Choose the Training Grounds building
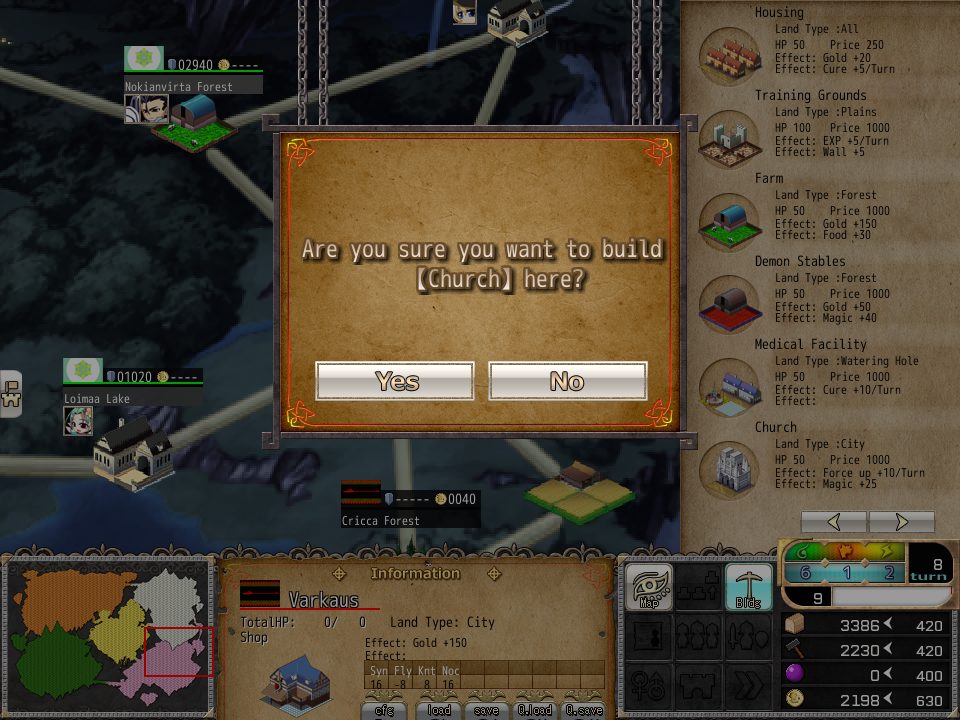The image size is (960, 720). tap(730, 135)
